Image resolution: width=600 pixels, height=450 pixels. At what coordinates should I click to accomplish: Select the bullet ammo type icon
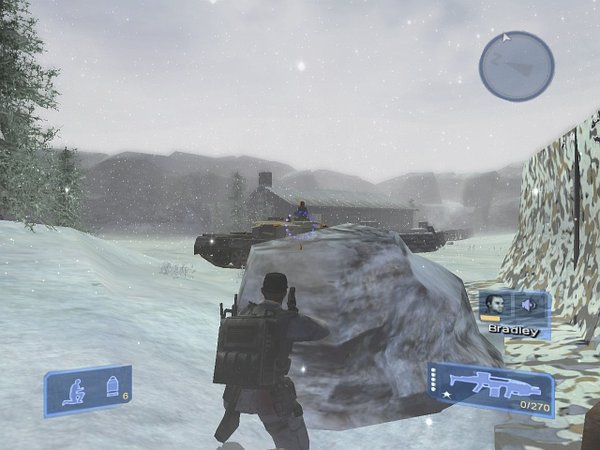(111, 384)
